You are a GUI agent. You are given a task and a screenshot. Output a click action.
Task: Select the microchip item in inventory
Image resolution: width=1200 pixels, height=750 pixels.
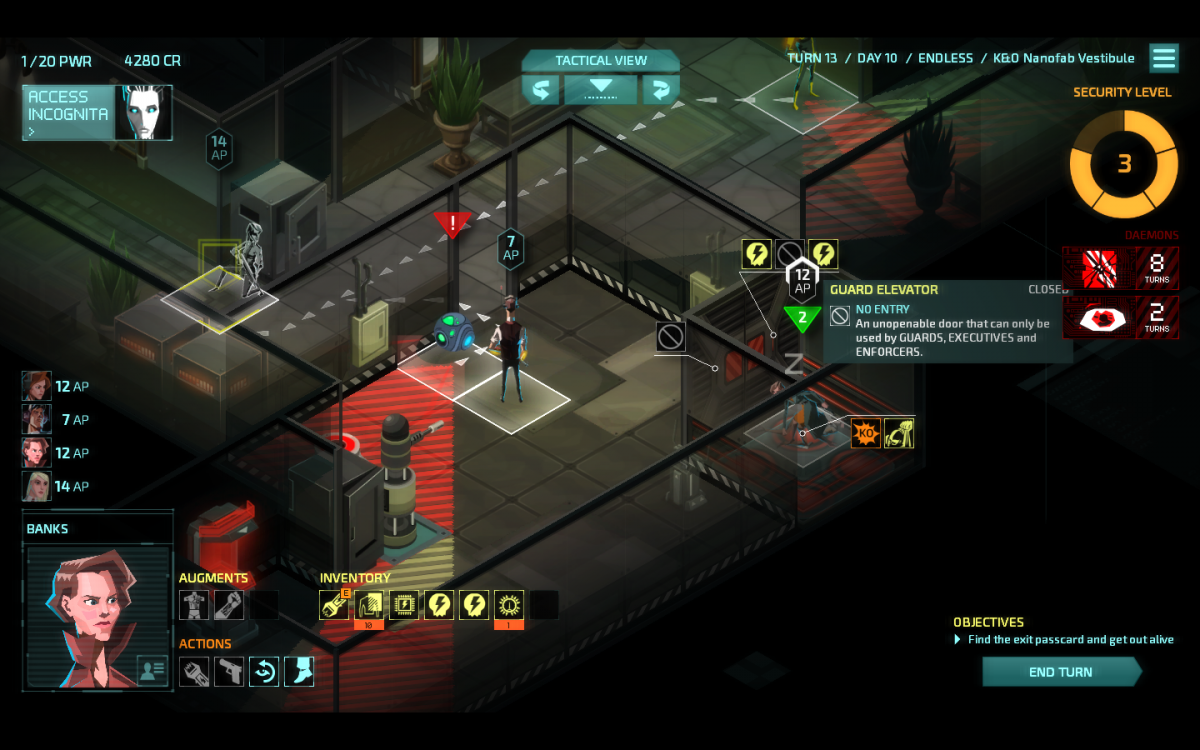(x=404, y=605)
